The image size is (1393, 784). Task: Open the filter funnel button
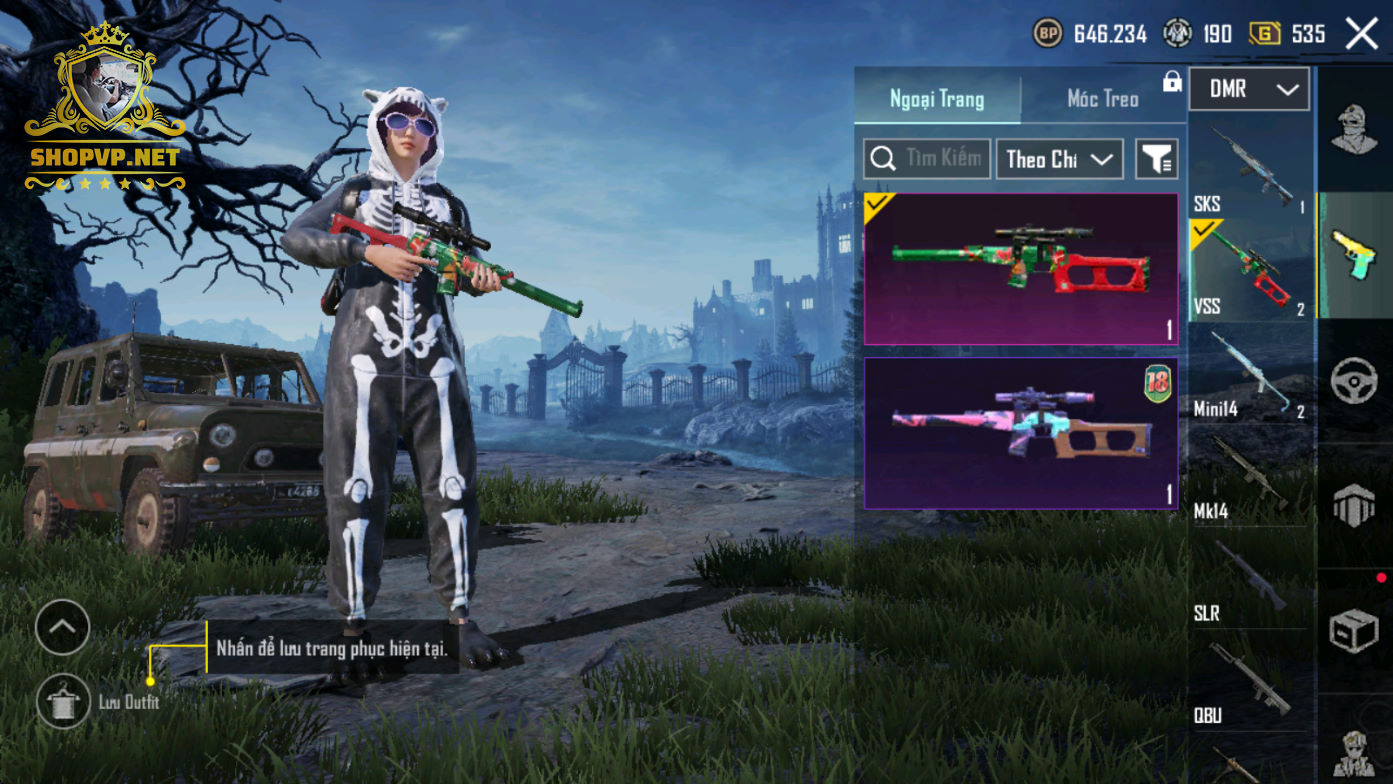(1157, 159)
